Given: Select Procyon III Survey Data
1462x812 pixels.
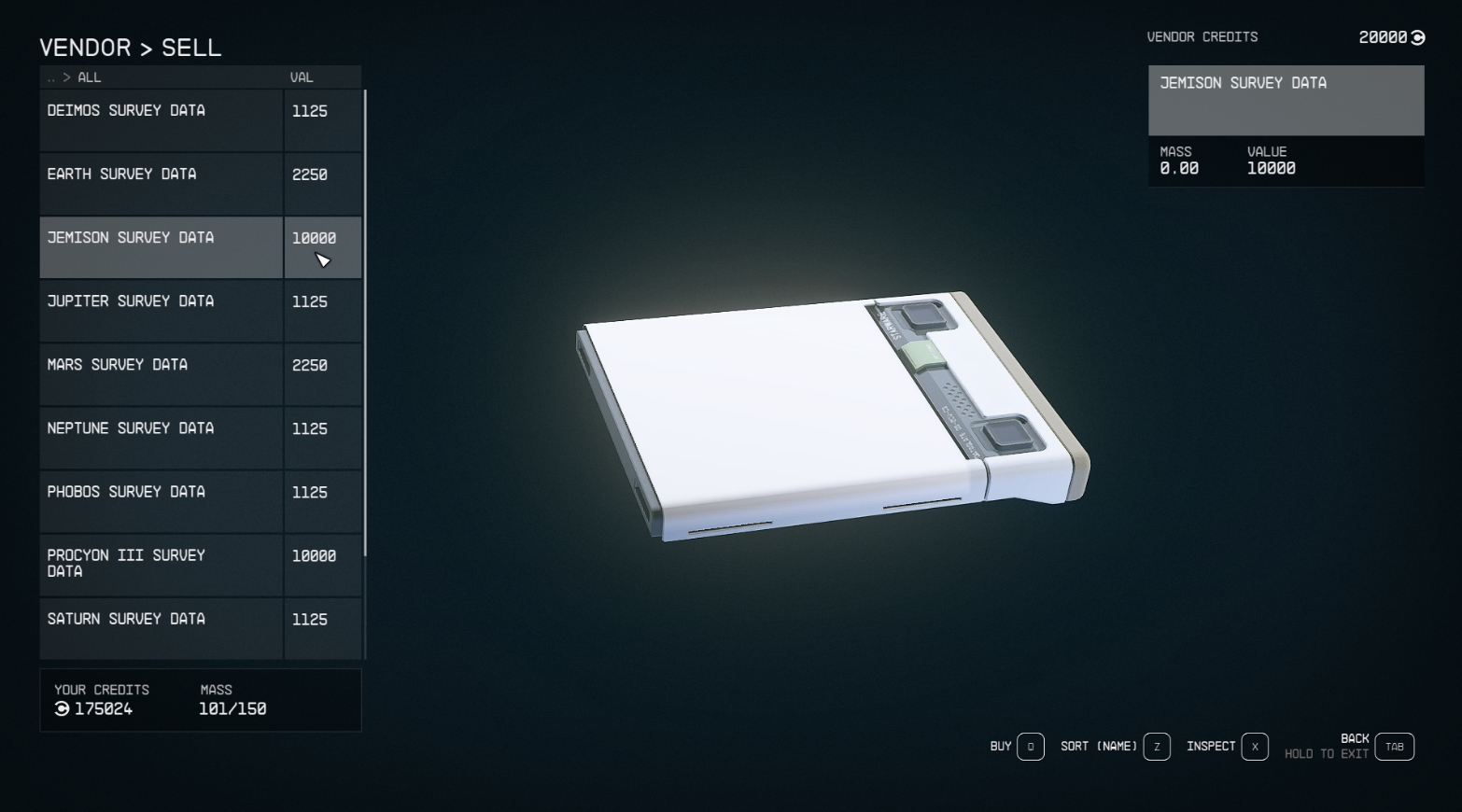Looking at the screenshot, I should pyautogui.click(x=161, y=565).
